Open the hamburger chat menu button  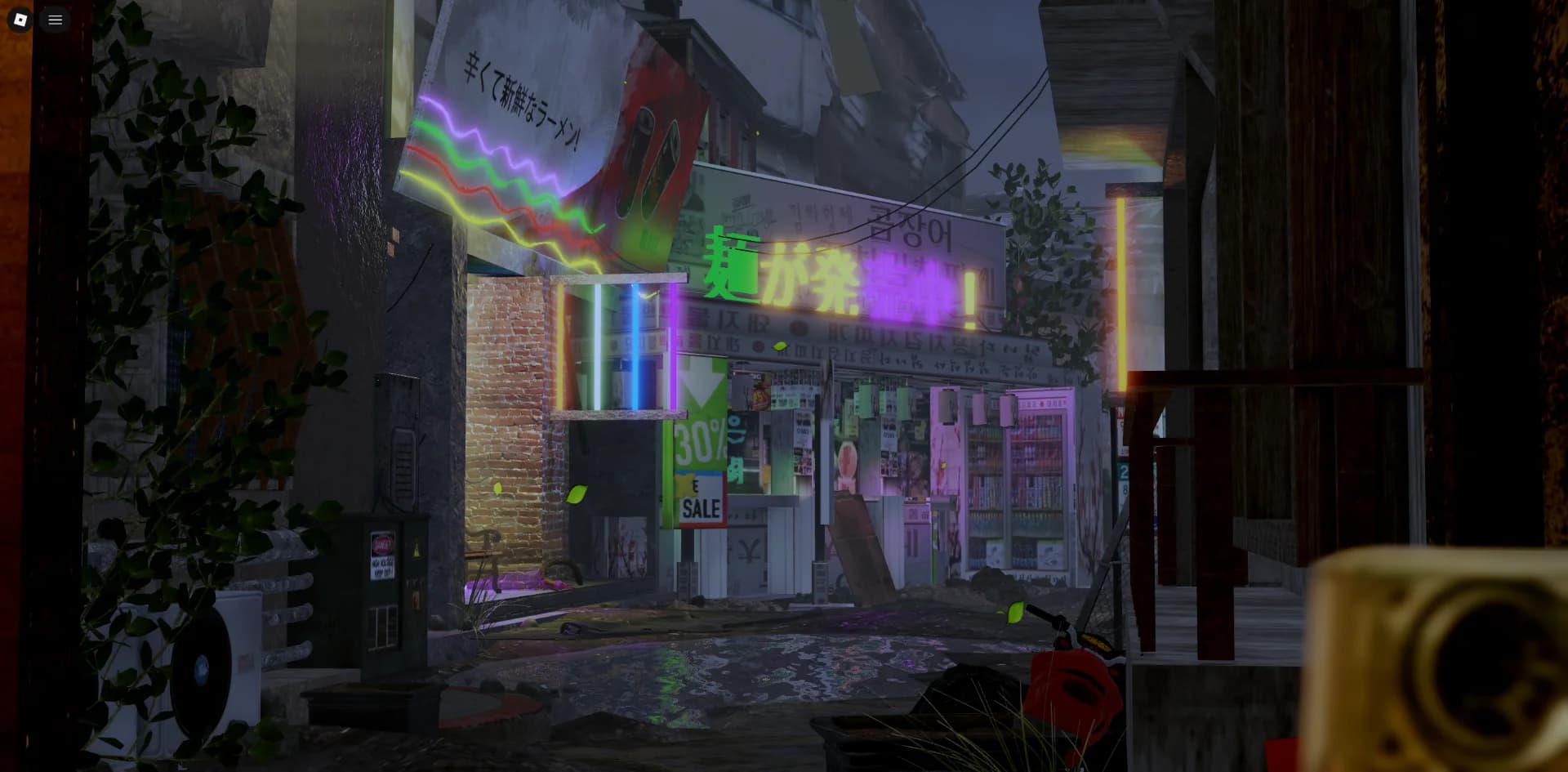click(x=56, y=20)
